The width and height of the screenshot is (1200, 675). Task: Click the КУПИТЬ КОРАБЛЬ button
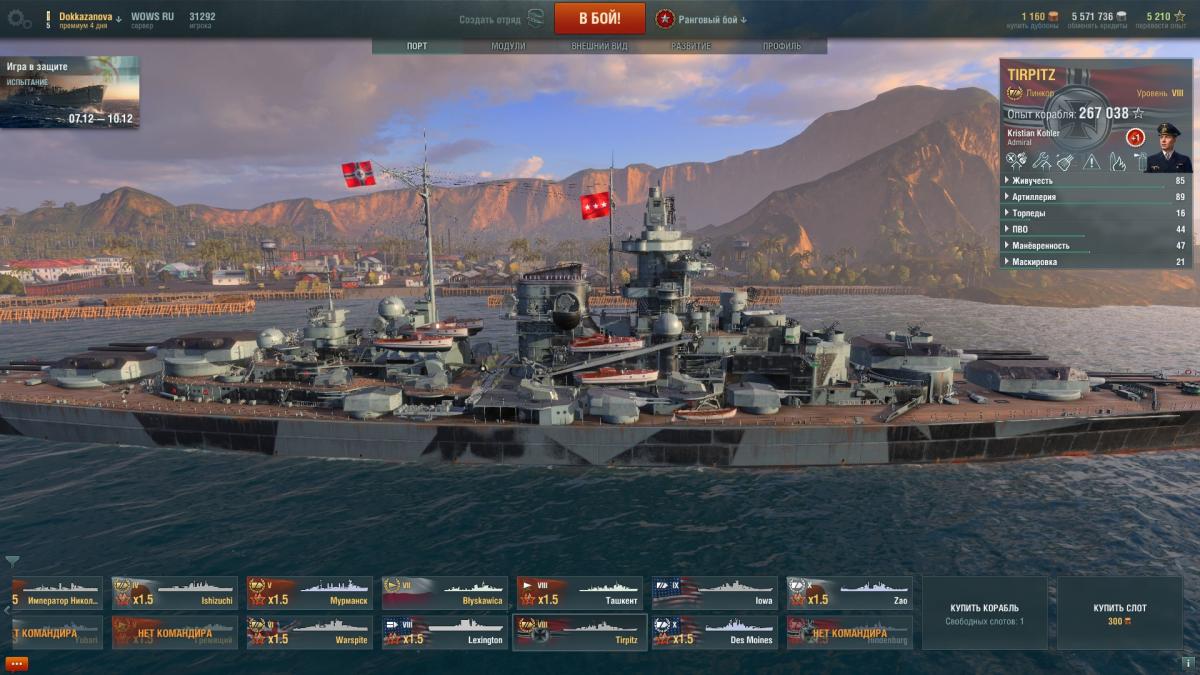coord(984,613)
